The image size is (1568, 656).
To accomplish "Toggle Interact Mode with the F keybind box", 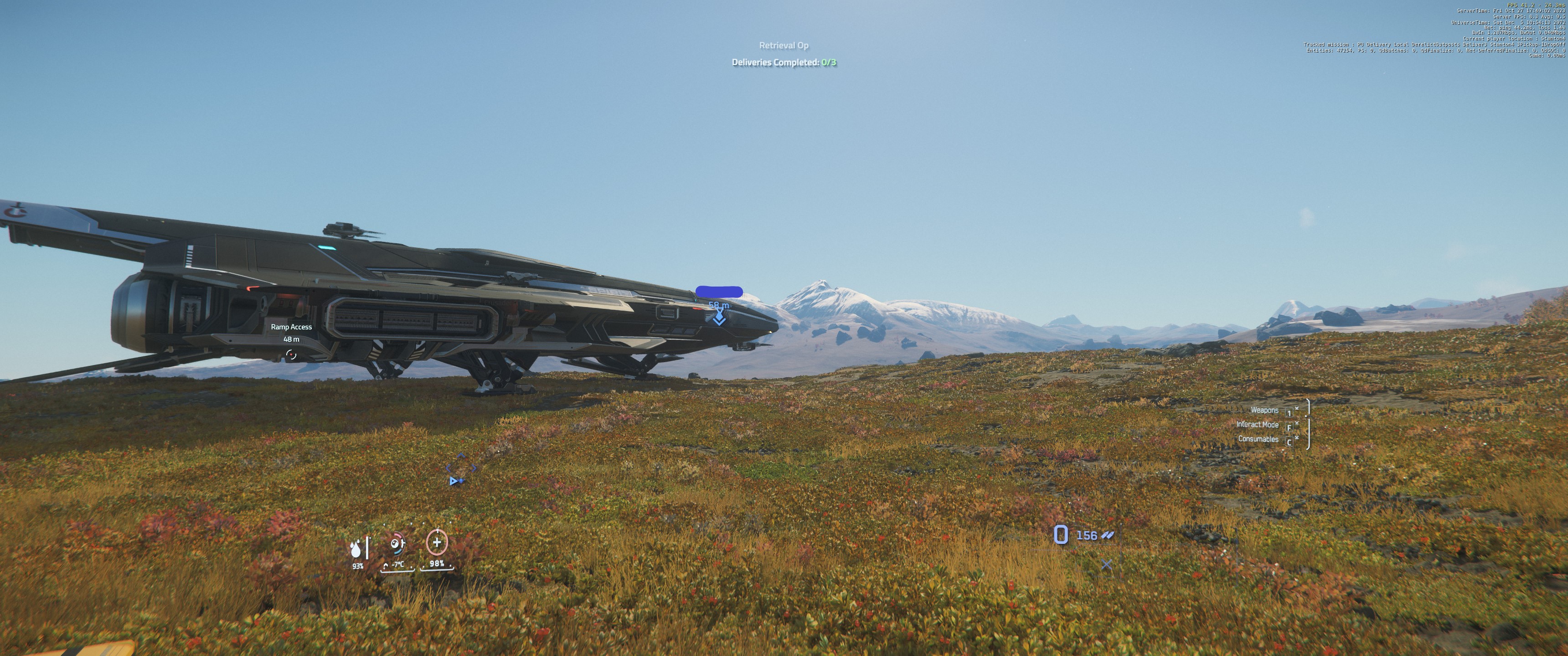I will tap(1289, 428).
